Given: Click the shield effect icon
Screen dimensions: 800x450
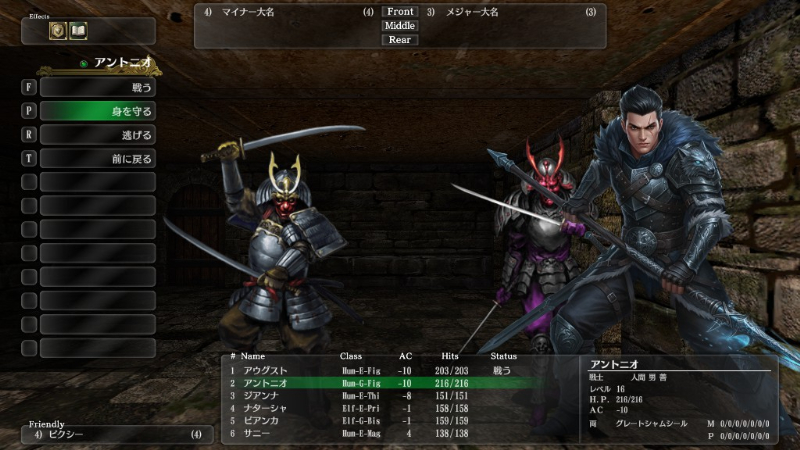Looking at the screenshot, I should tap(58, 31).
